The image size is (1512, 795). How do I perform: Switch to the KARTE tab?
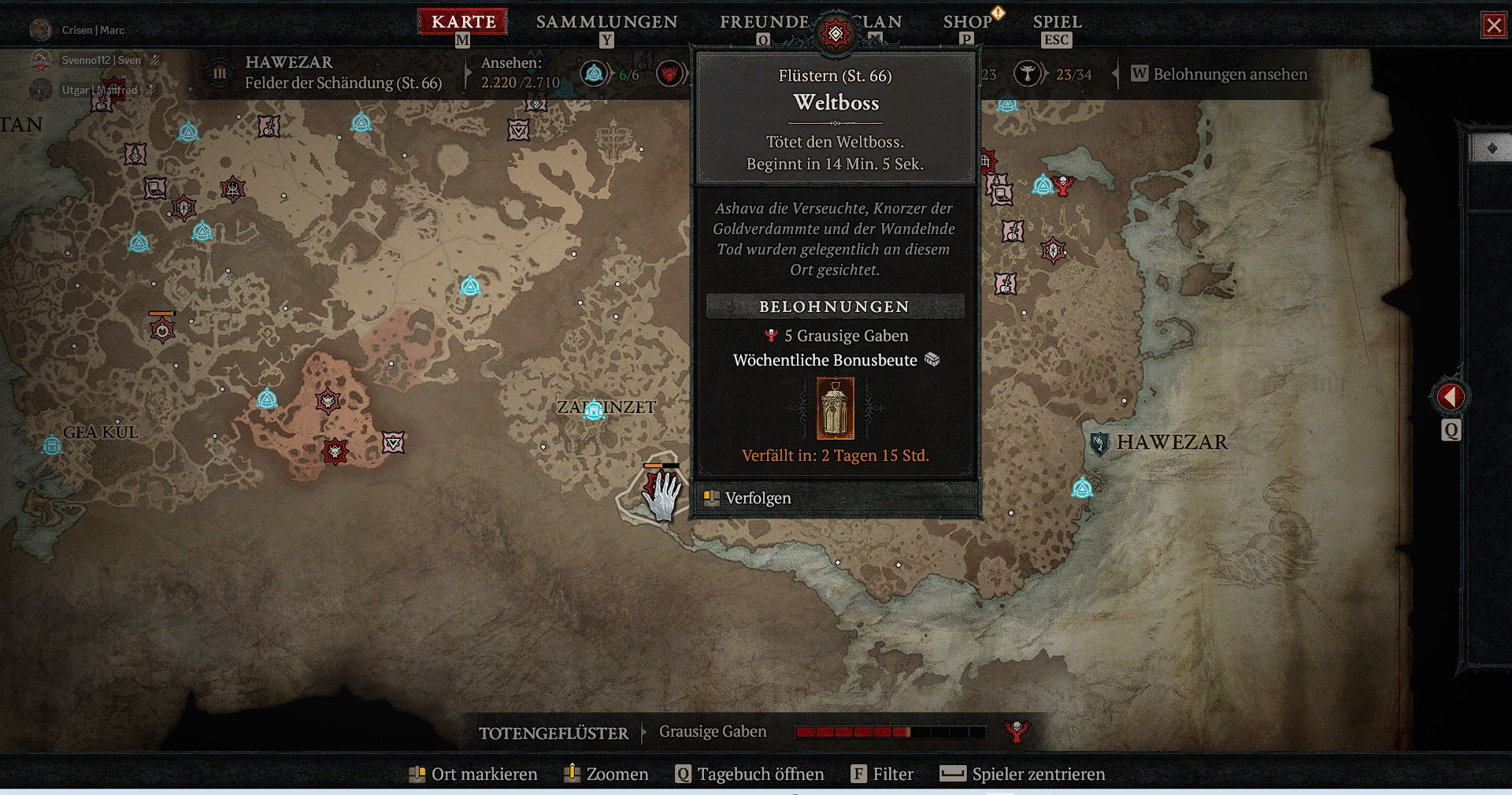463,22
